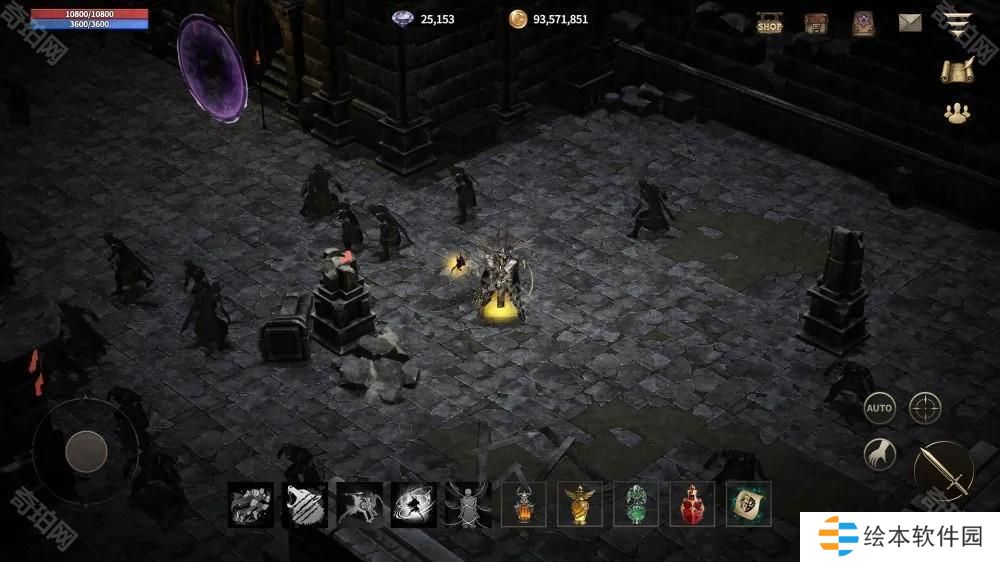Drink the orange potion
Image resolution: width=1000 pixels, height=562 pixels.
(x=523, y=505)
